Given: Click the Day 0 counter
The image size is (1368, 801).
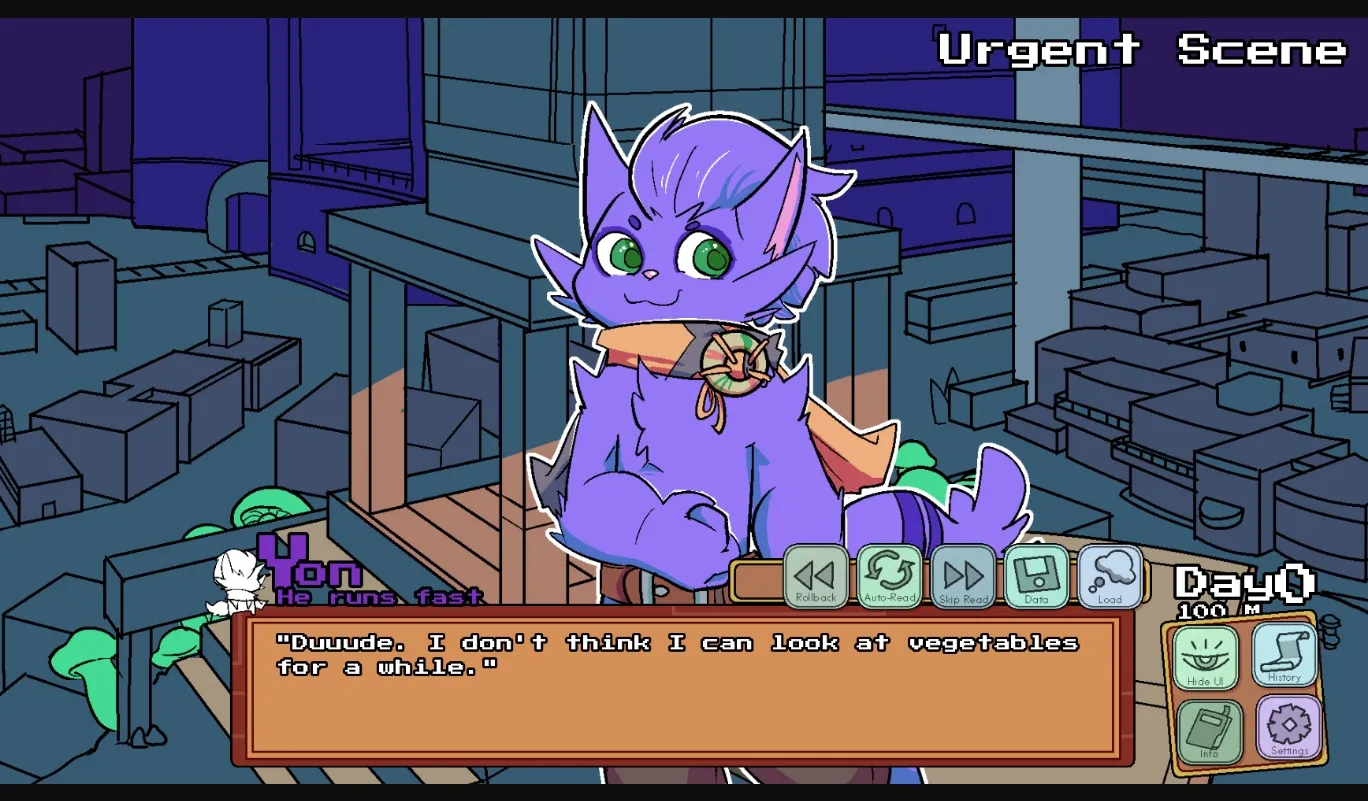Looking at the screenshot, I should (1240, 585).
